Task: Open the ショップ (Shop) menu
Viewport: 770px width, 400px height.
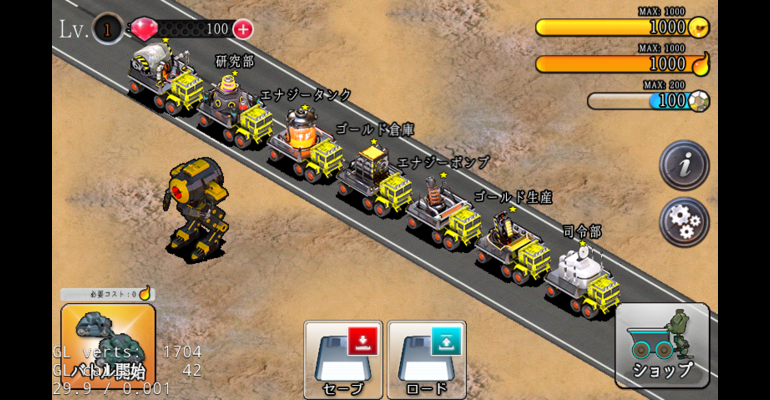Action: (x=662, y=345)
